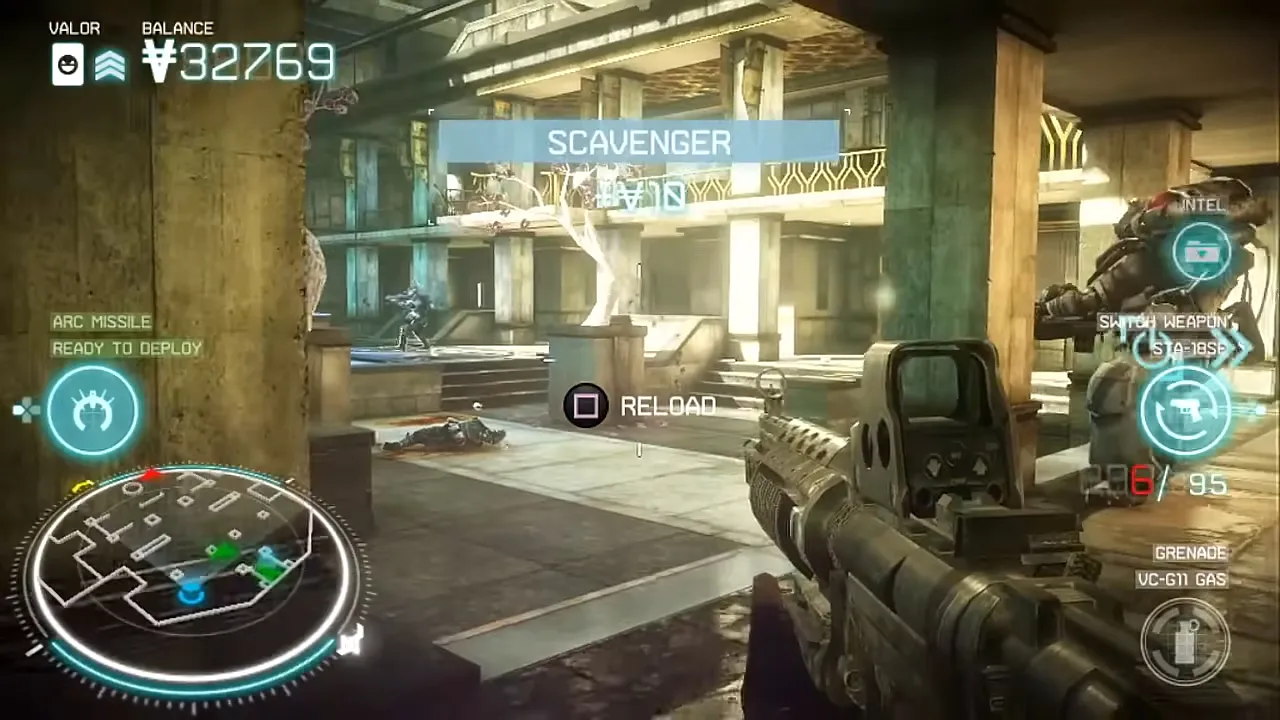1280x720 pixels.
Task: Select the VC-G11 Gas grenade icon
Action: click(1186, 641)
